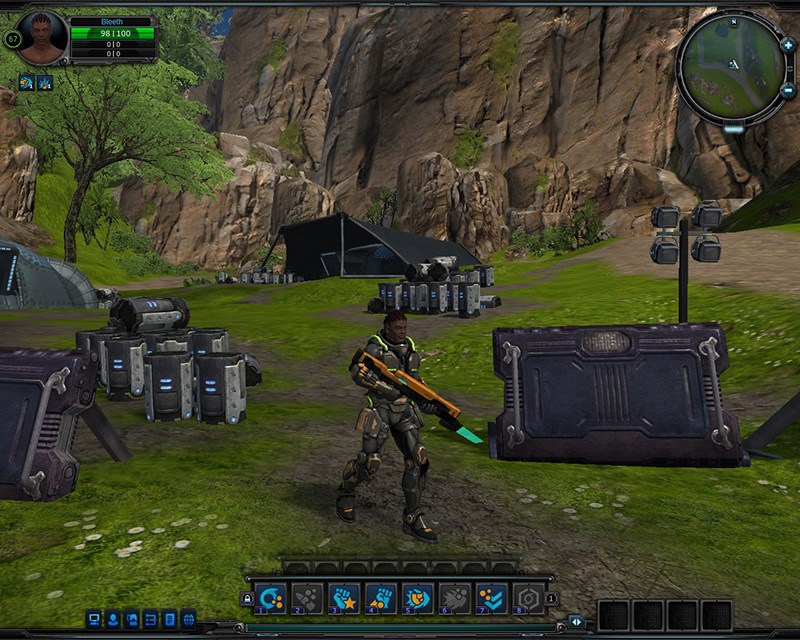Open the computer monitor menu icon
The image size is (800, 640).
[94, 619]
